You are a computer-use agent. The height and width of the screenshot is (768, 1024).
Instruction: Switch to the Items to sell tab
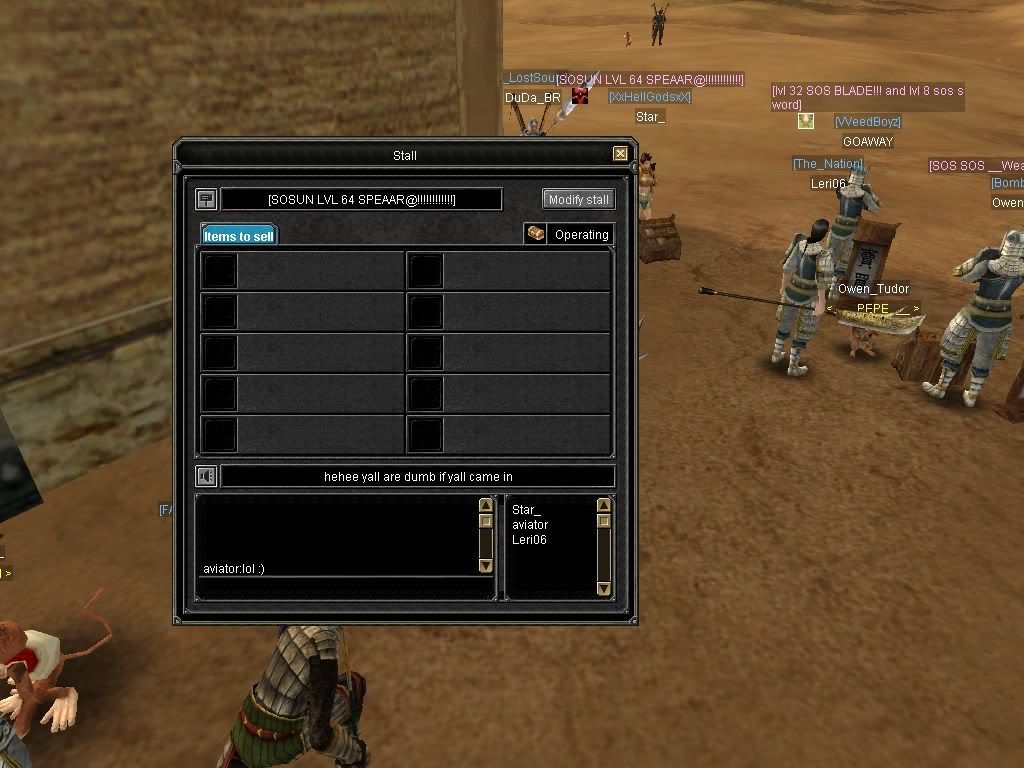click(239, 236)
